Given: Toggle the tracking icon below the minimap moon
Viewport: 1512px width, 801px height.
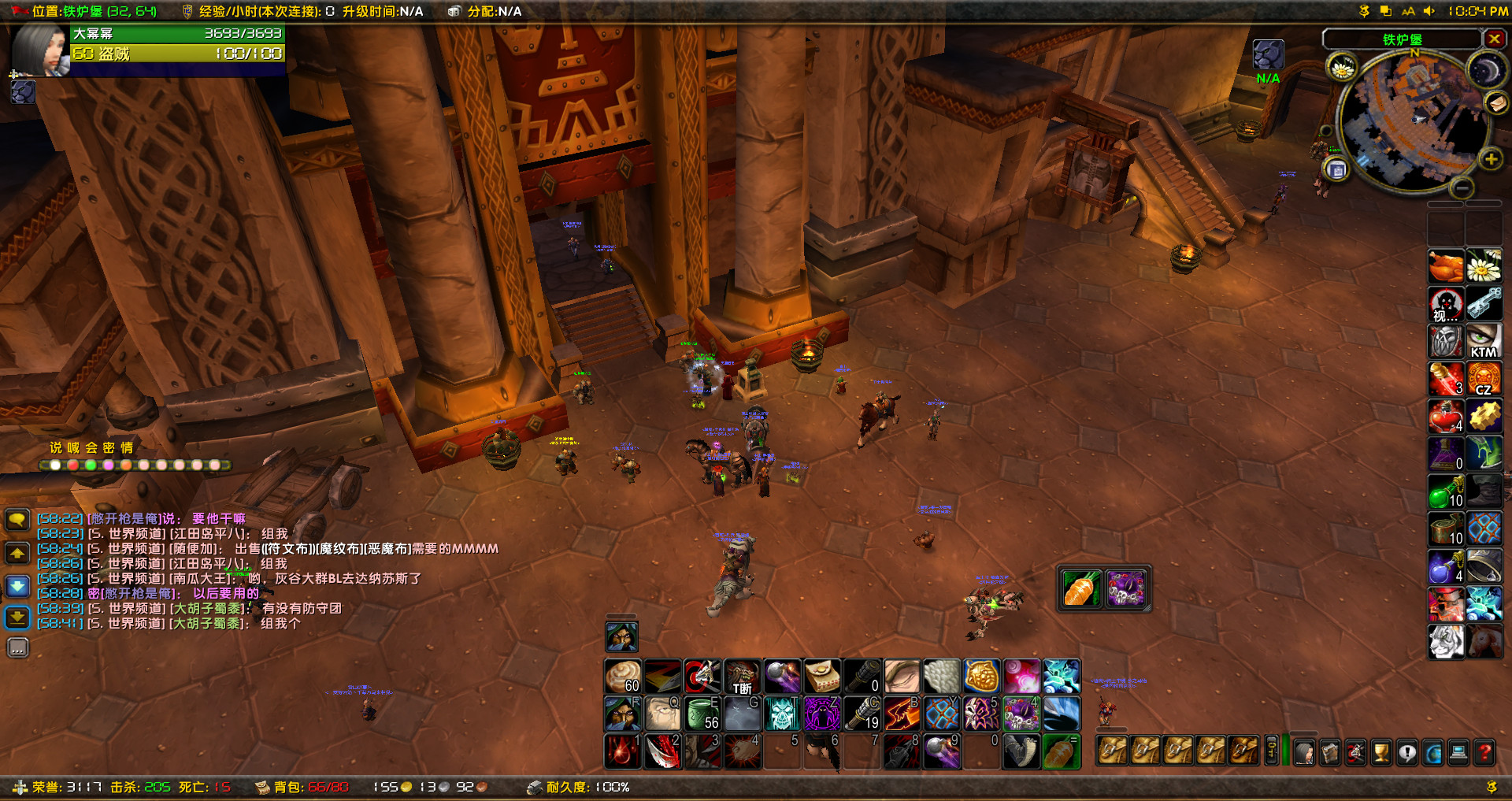Looking at the screenshot, I should (1496, 104).
